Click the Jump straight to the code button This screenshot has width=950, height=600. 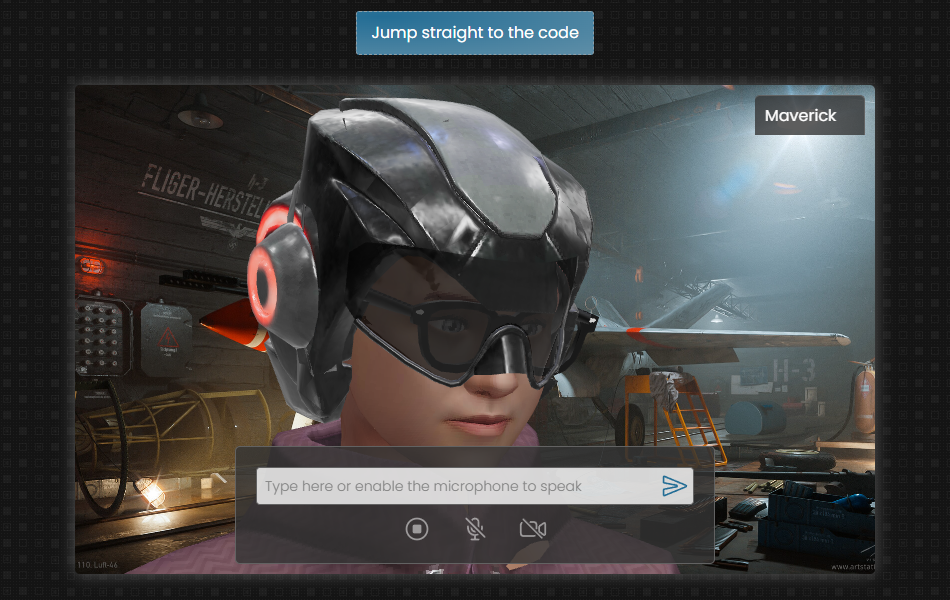pos(475,33)
